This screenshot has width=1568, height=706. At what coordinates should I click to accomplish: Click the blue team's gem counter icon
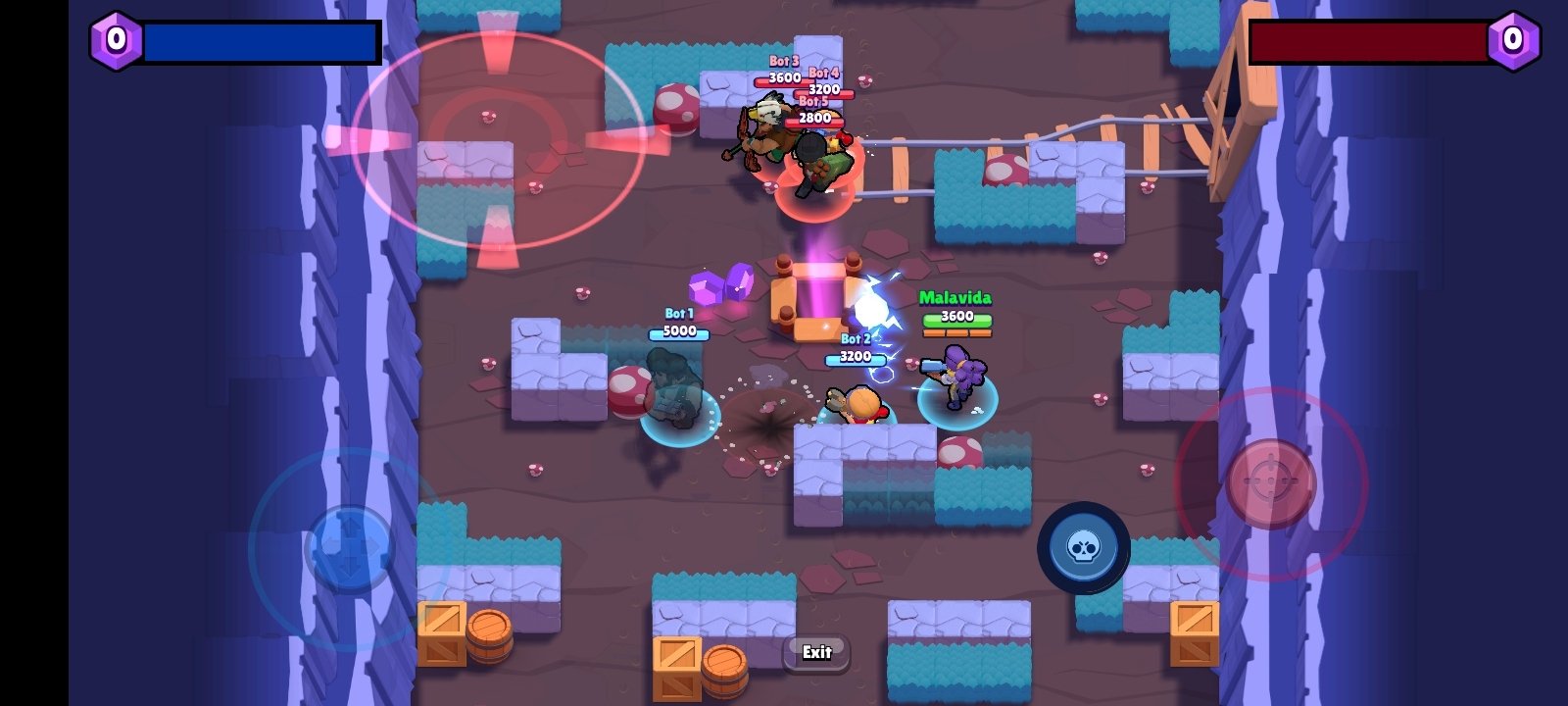coord(115,40)
